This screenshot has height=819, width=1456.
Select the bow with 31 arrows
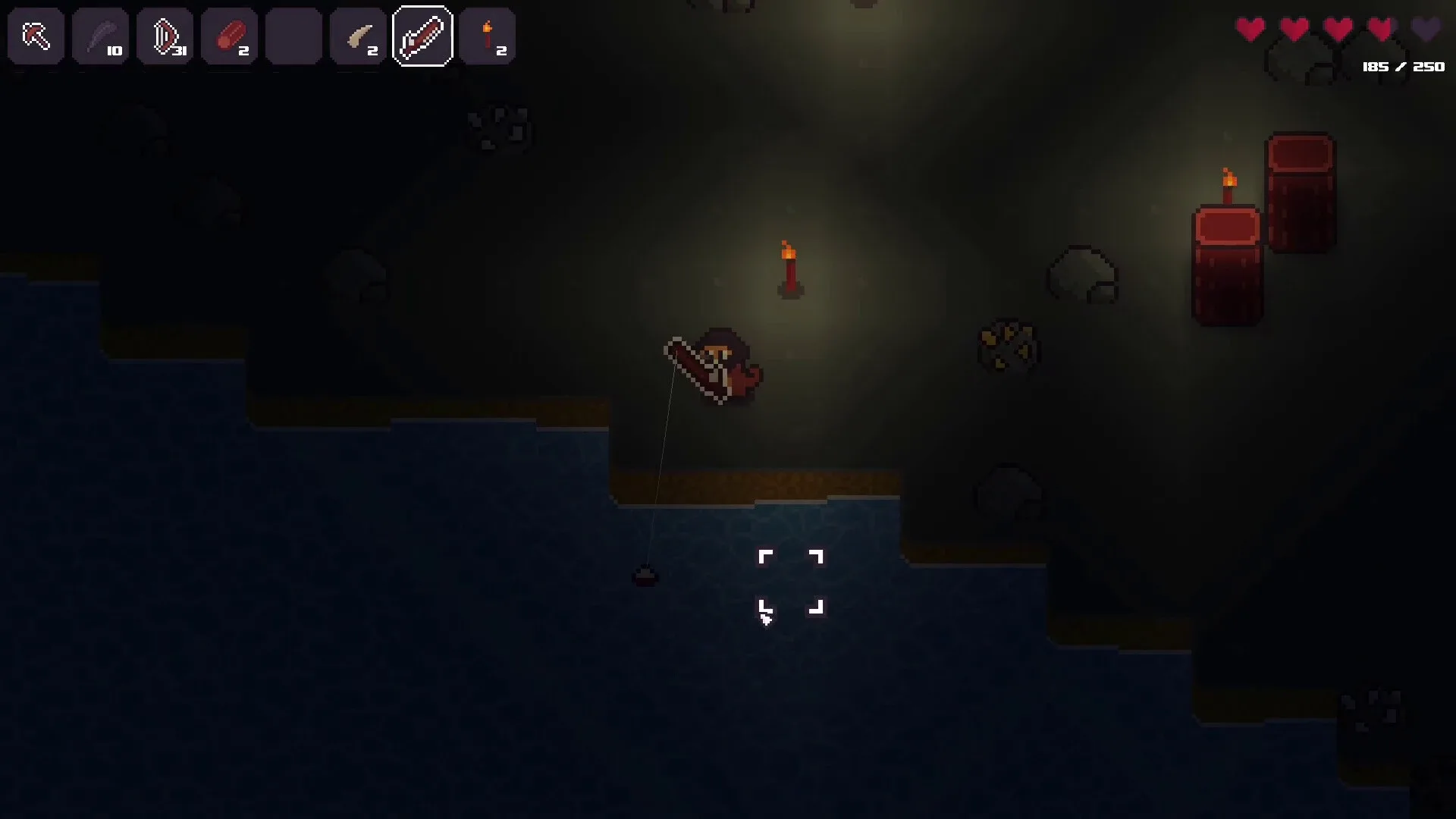click(165, 36)
